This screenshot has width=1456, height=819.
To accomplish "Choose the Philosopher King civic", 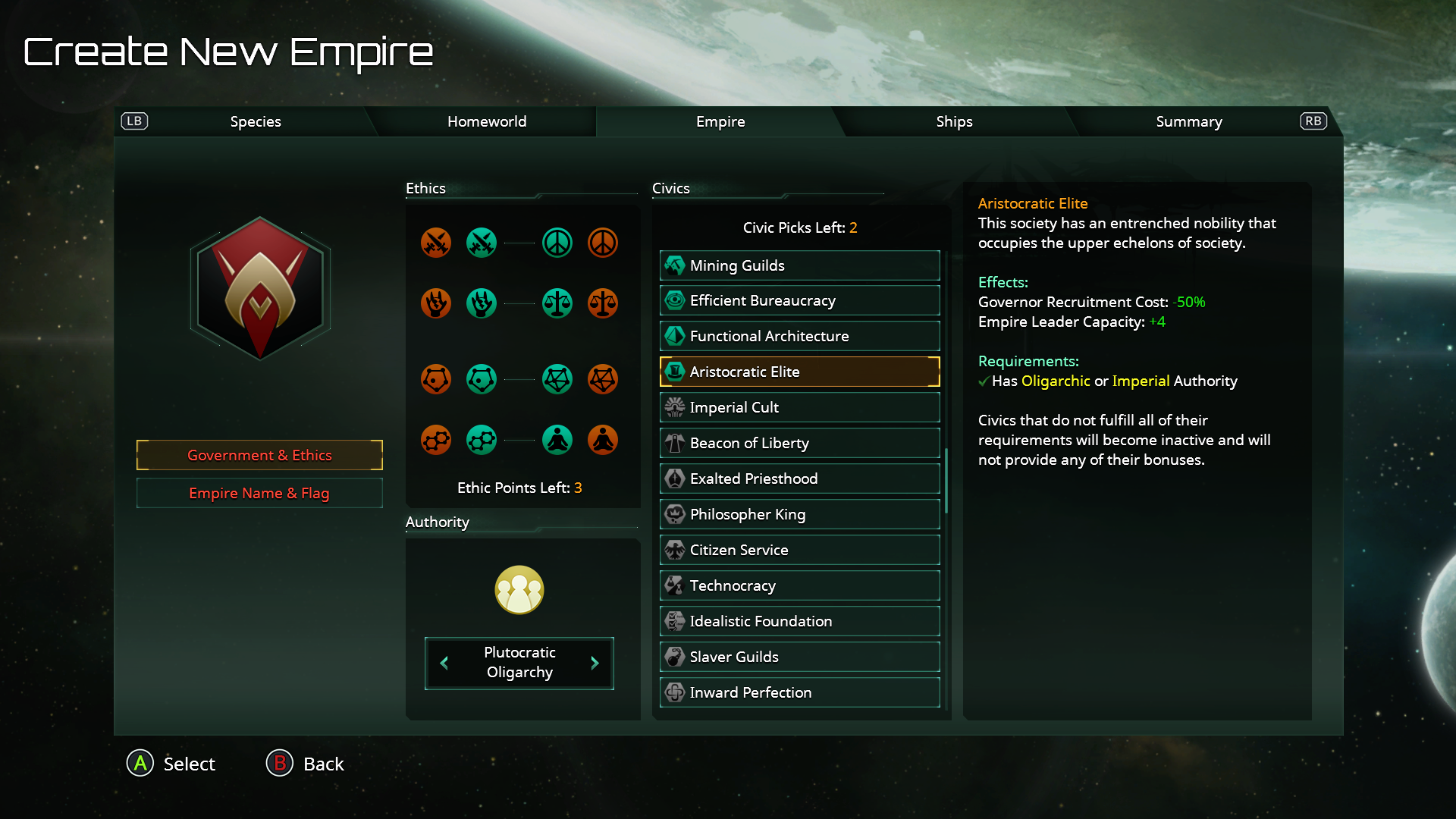I will point(799,514).
